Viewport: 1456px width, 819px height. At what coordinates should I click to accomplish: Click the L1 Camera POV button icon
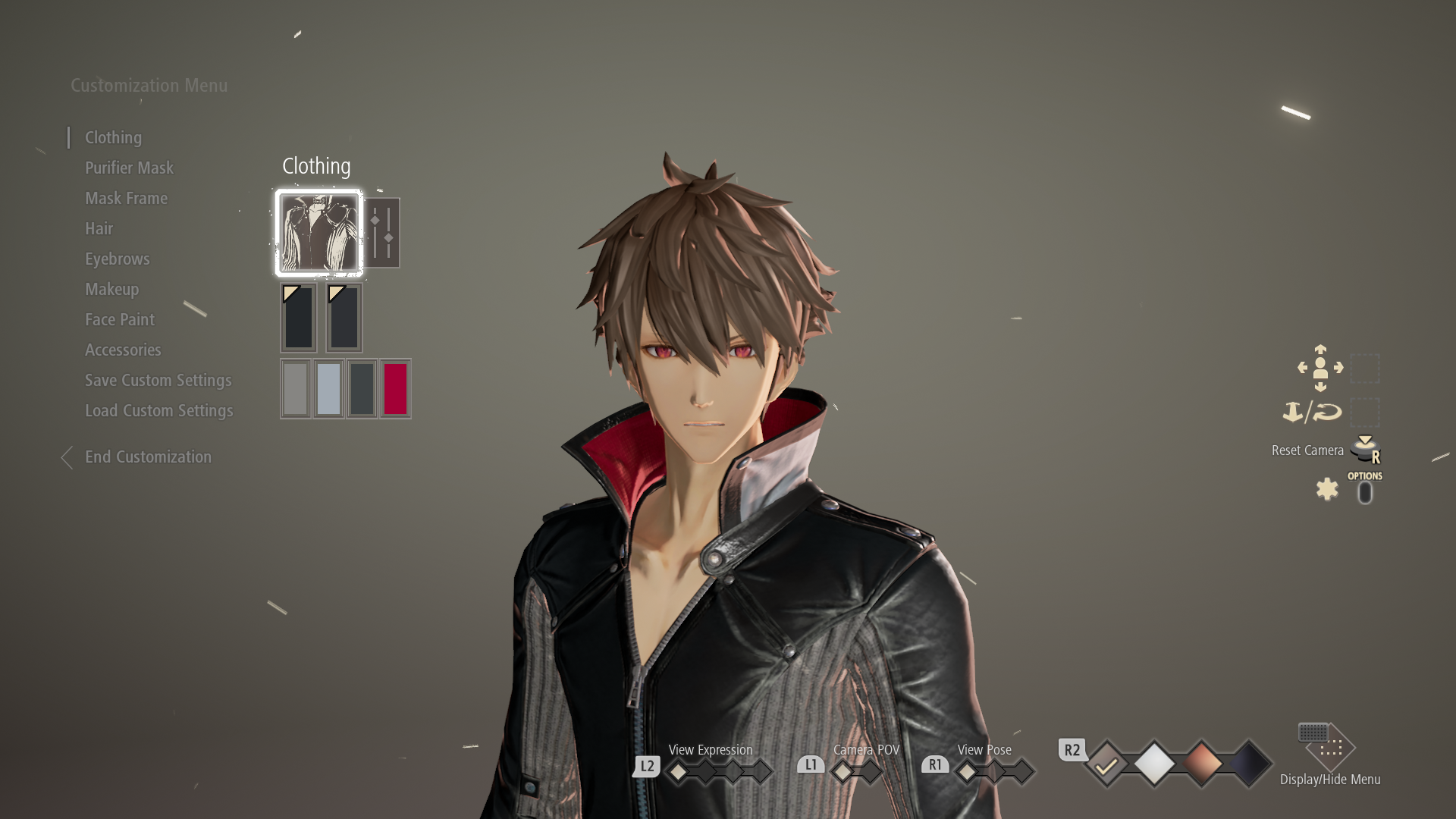(811, 764)
